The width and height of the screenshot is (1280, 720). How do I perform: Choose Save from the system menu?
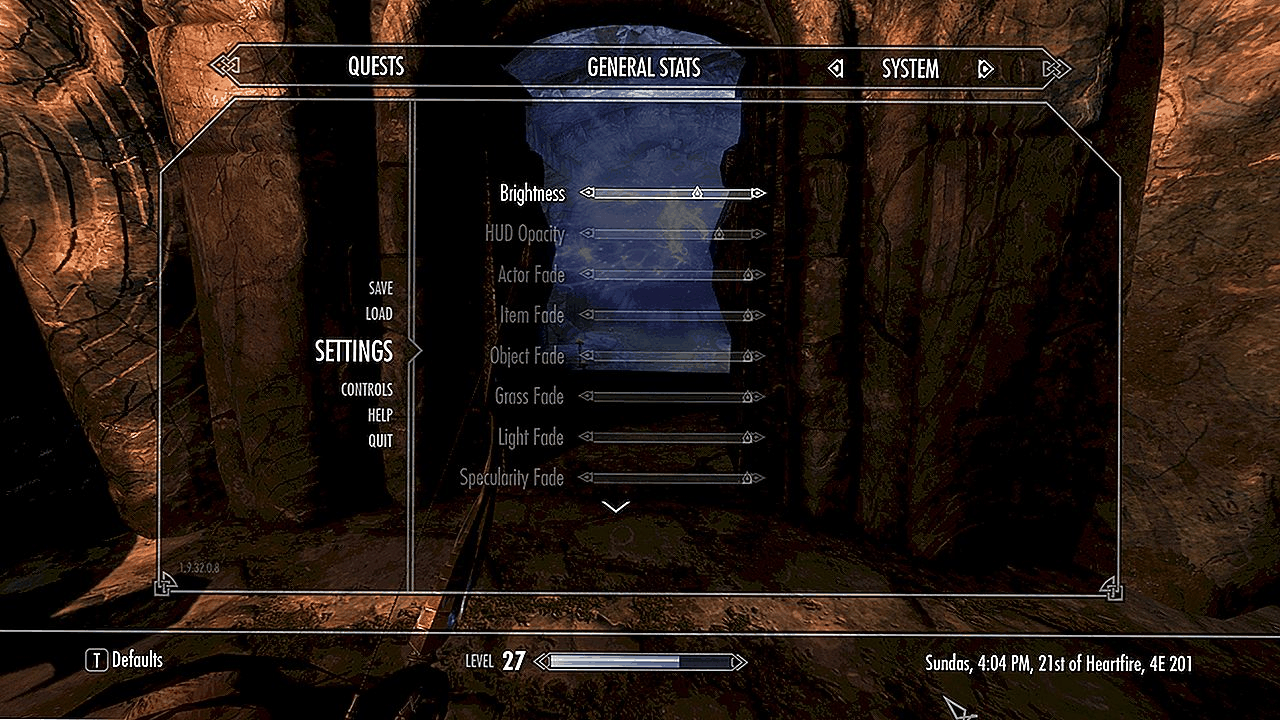(380, 288)
